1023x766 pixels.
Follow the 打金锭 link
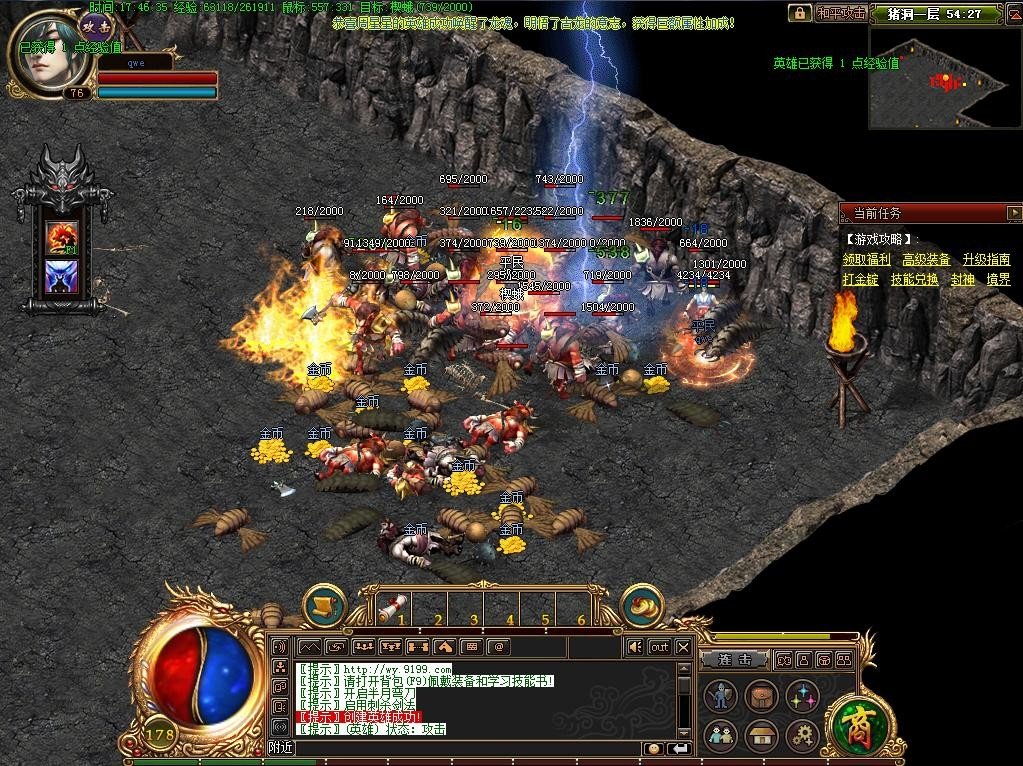pos(860,280)
